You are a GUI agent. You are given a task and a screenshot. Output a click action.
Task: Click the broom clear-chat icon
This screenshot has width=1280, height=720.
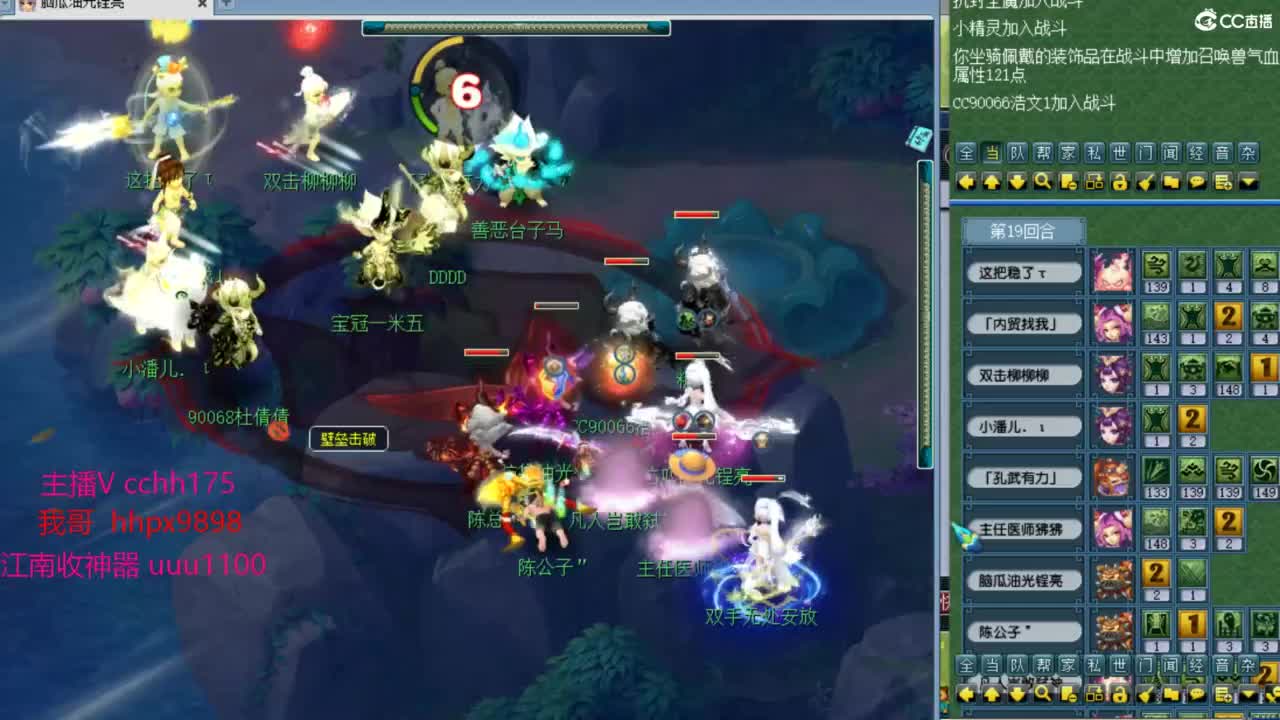(x=1147, y=183)
